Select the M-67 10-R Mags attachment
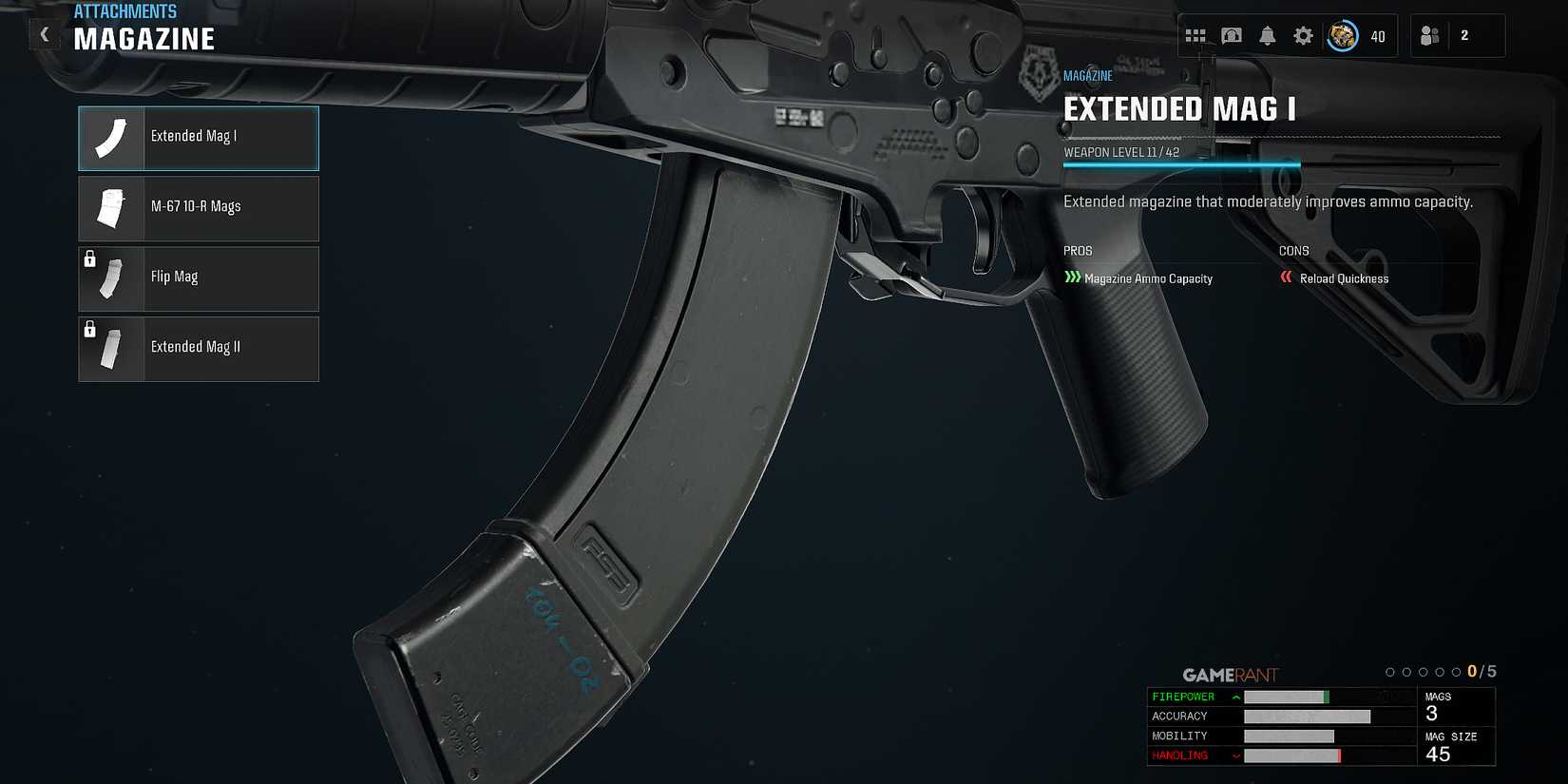The width and height of the screenshot is (1568, 784). point(198,208)
